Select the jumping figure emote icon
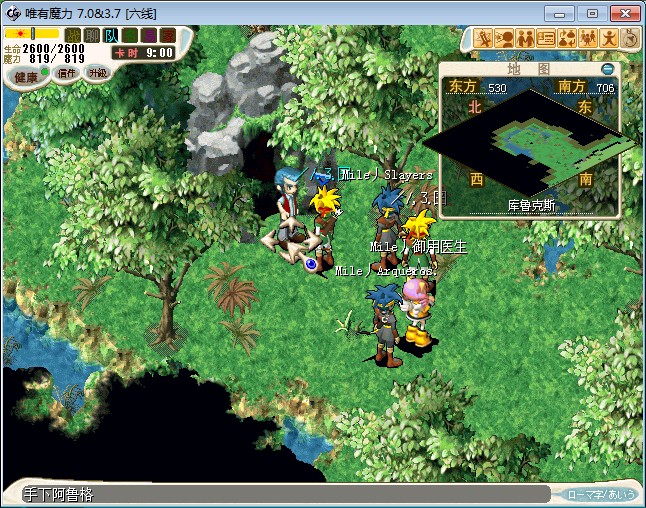The image size is (646, 508). [609, 38]
